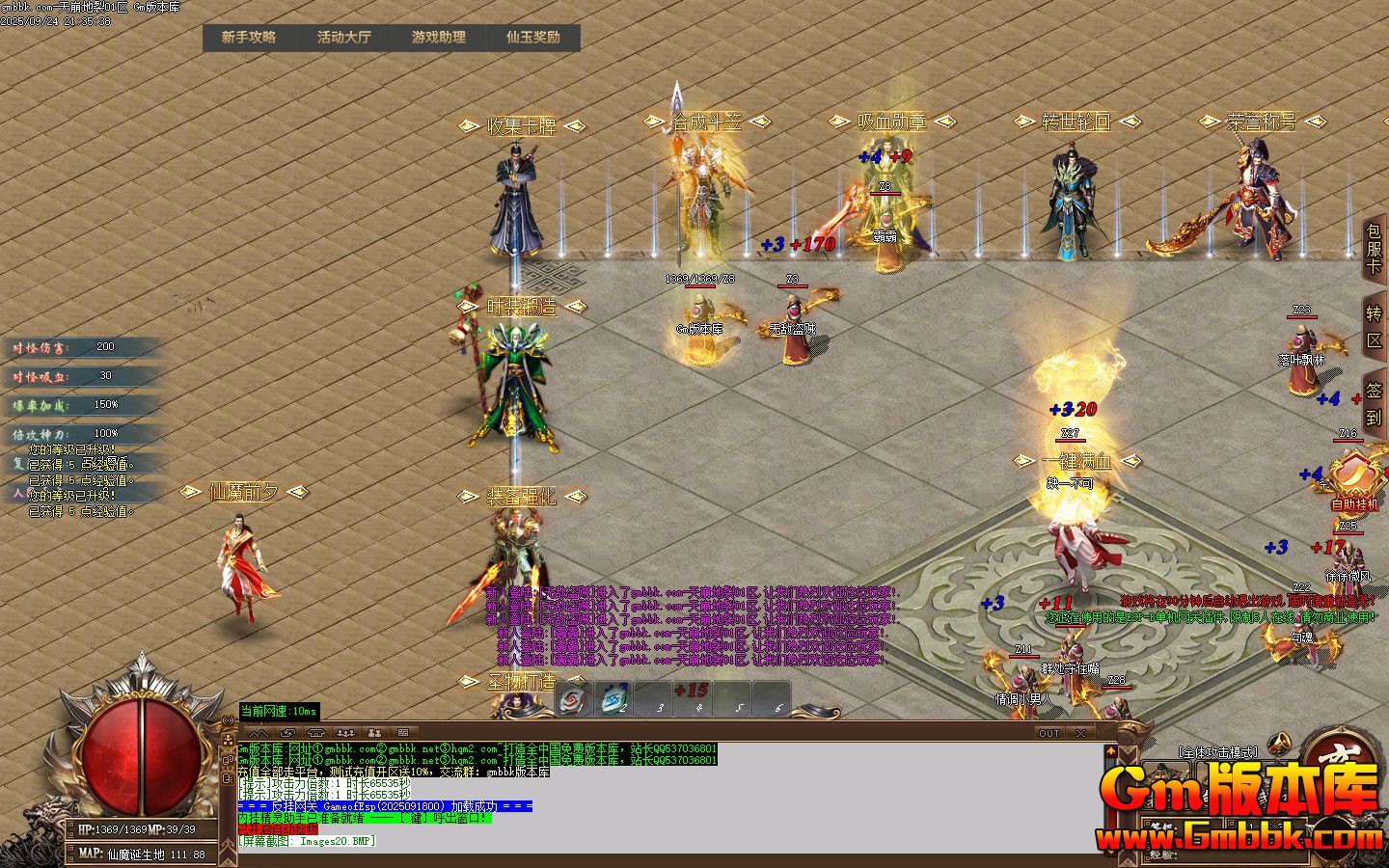Open the 签到 daily sign-in tab

pos(1375,404)
